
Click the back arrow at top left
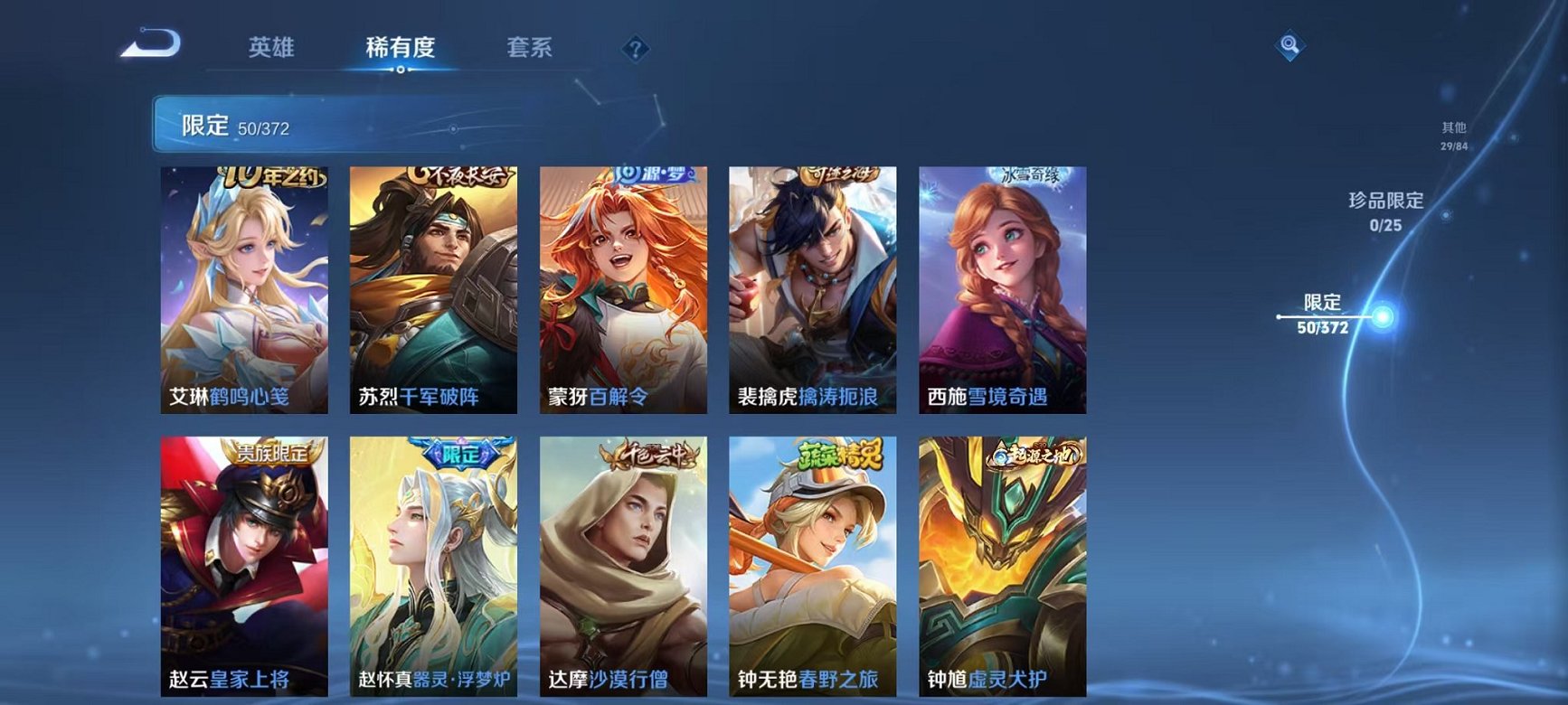[150, 43]
